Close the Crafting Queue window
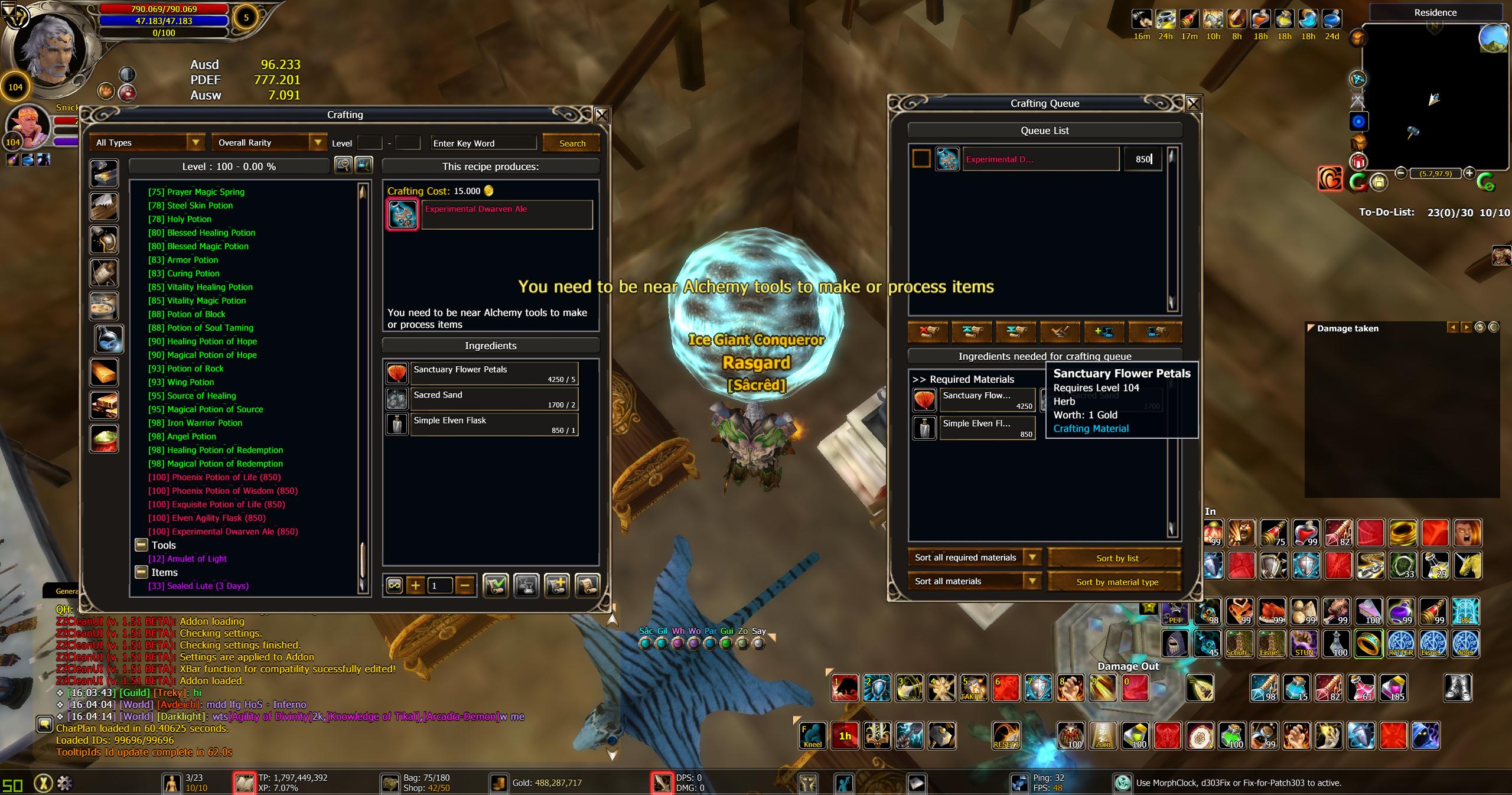This screenshot has height=795, width=1512. click(x=1193, y=104)
